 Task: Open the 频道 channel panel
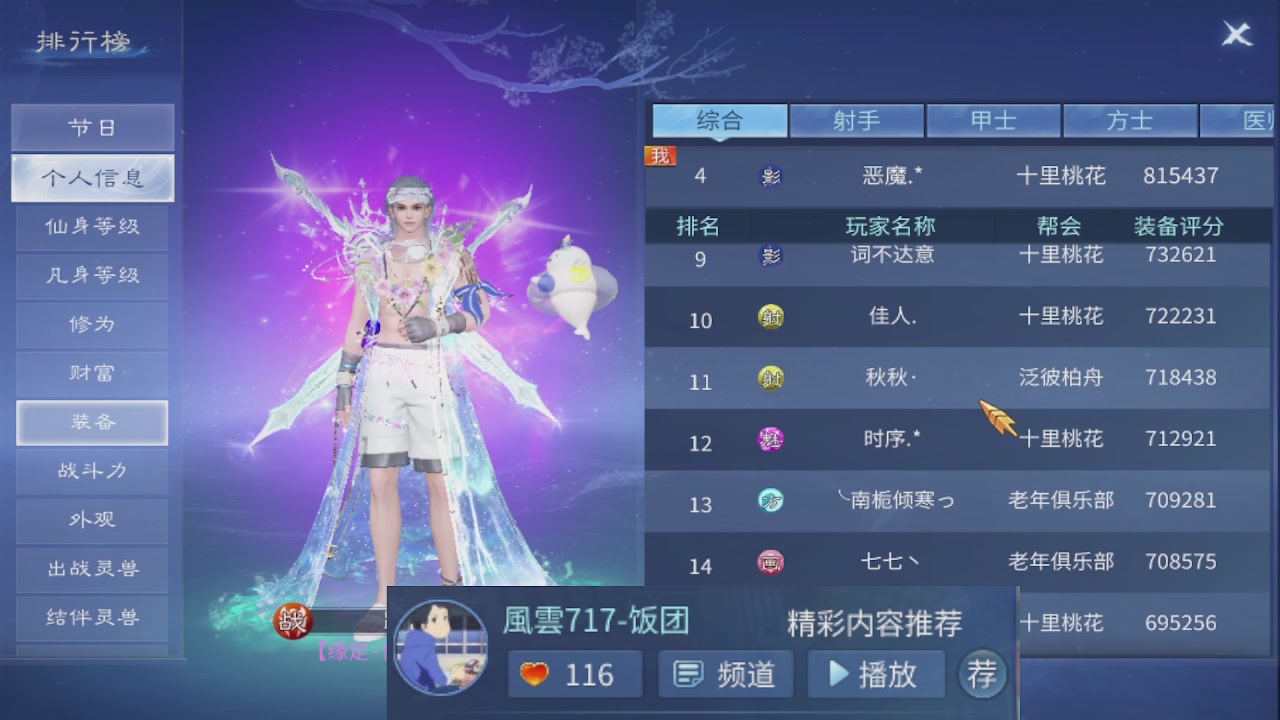pyautogui.click(x=724, y=673)
